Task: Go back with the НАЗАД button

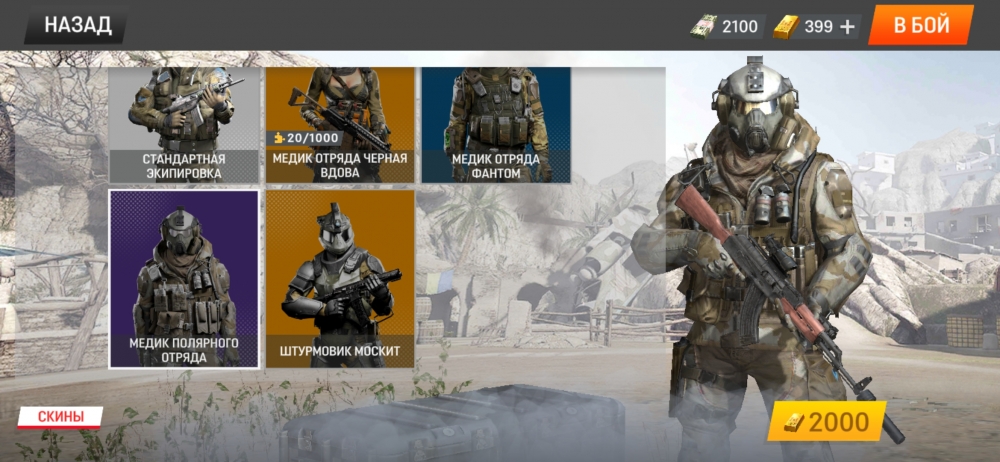Action: (x=76, y=25)
